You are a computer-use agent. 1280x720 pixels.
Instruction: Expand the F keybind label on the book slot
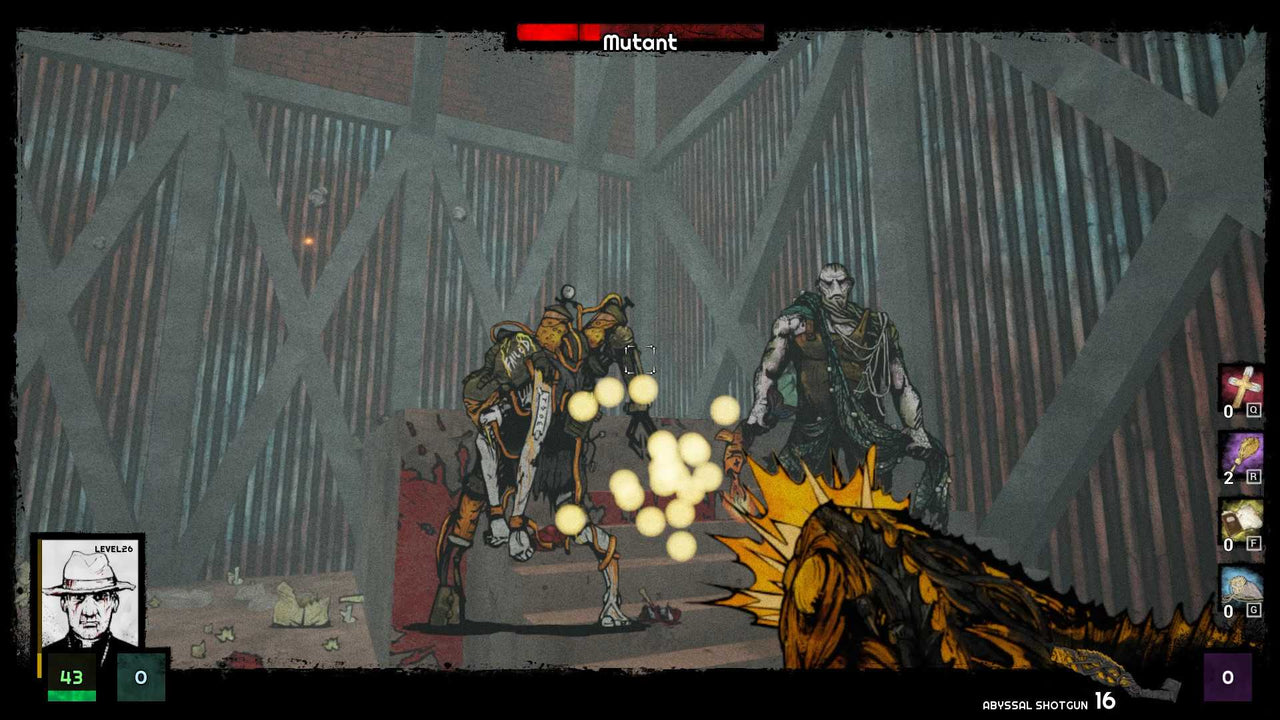coord(1253,545)
